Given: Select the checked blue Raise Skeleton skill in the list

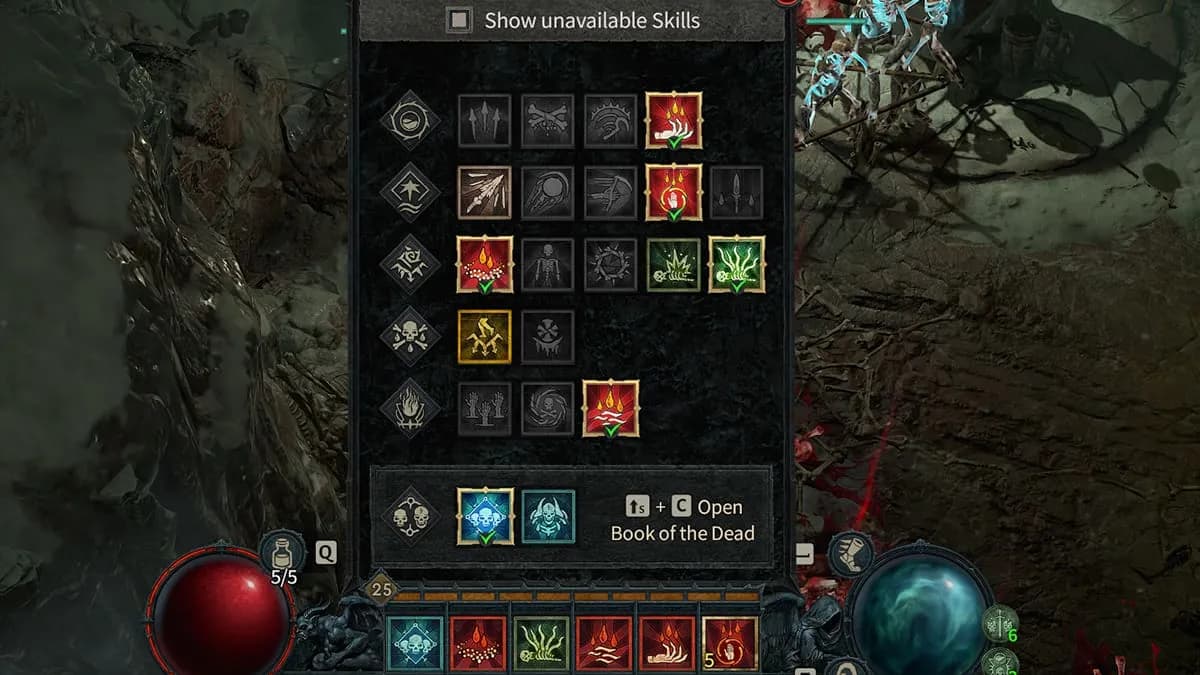Looking at the screenshot, I should click(485, 516).
